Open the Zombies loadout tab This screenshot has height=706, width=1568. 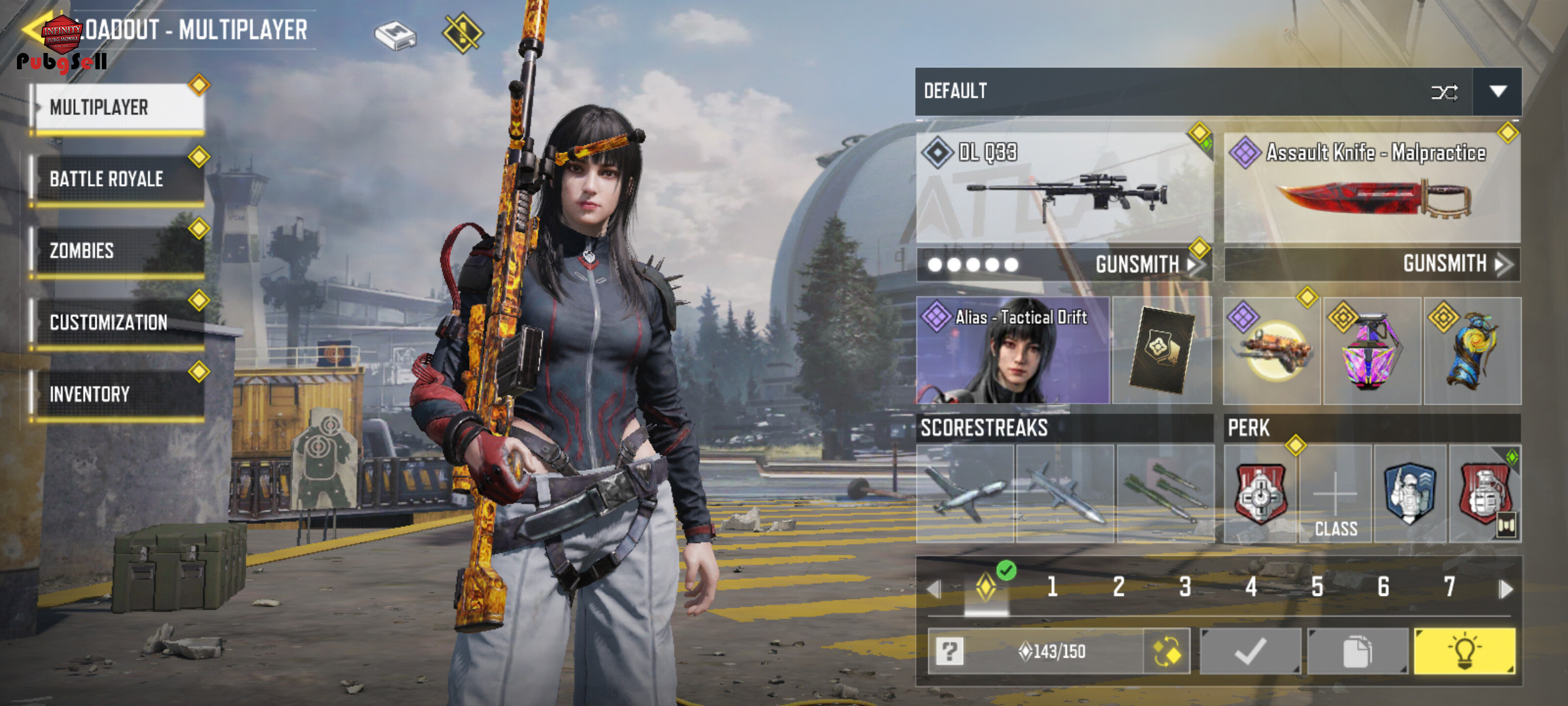pyautogui.click(x=118, y=251)
